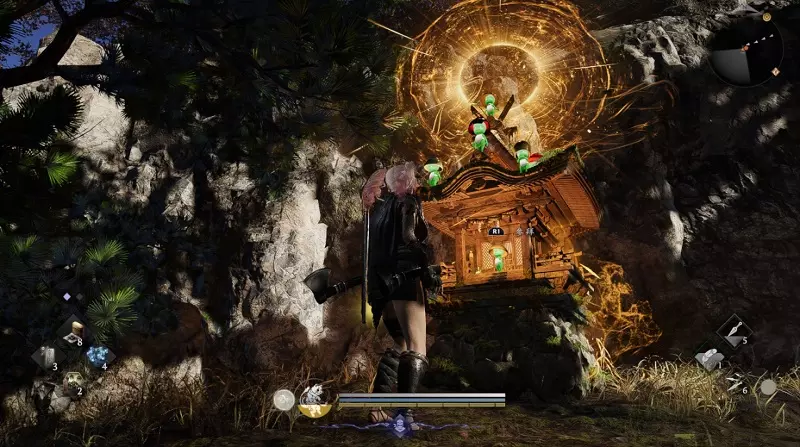Select the feather item with count 1
Screen dimensions: 800x447
(x=708, y=358)
